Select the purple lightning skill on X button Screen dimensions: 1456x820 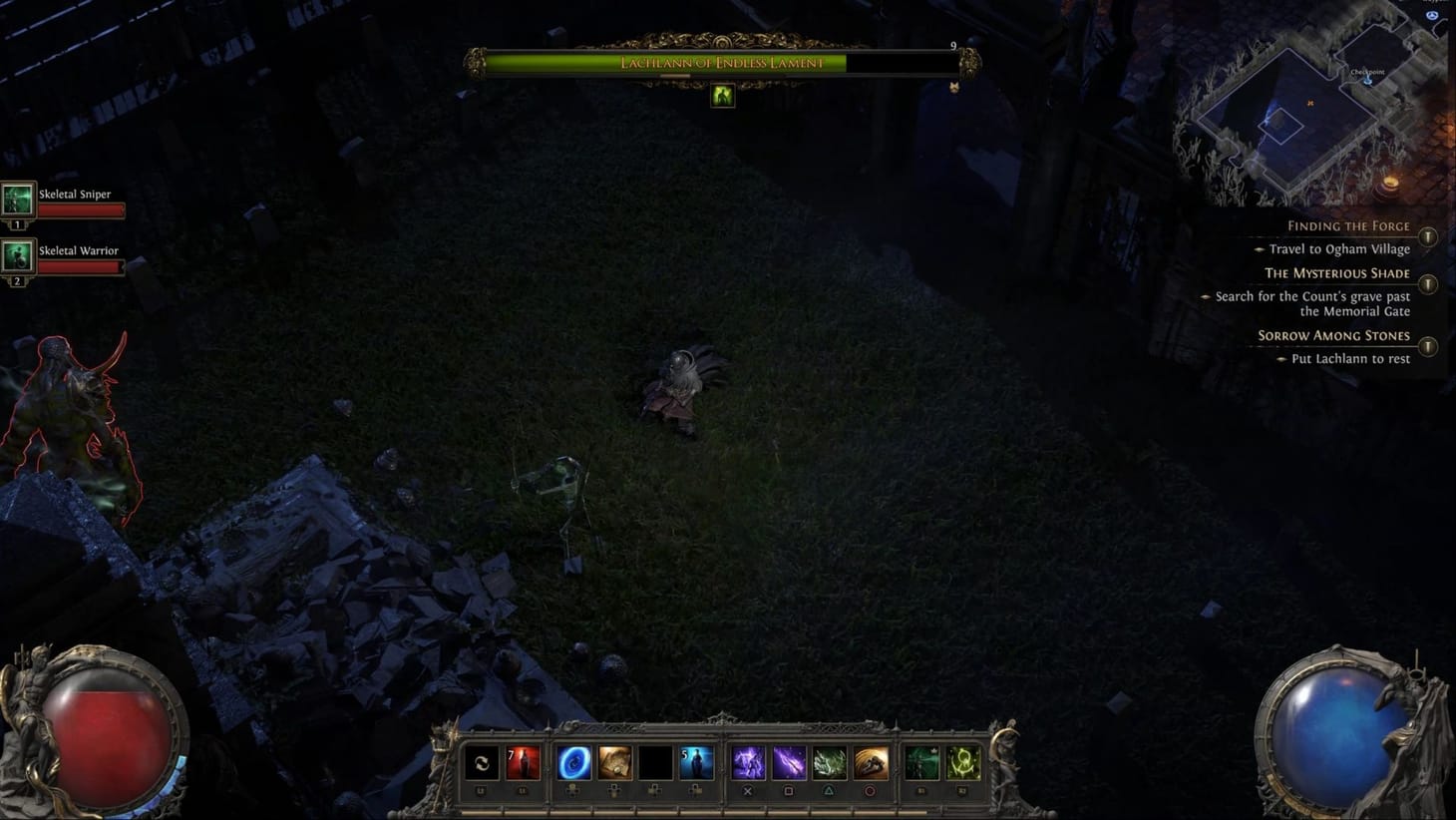(x=747, y=763)
